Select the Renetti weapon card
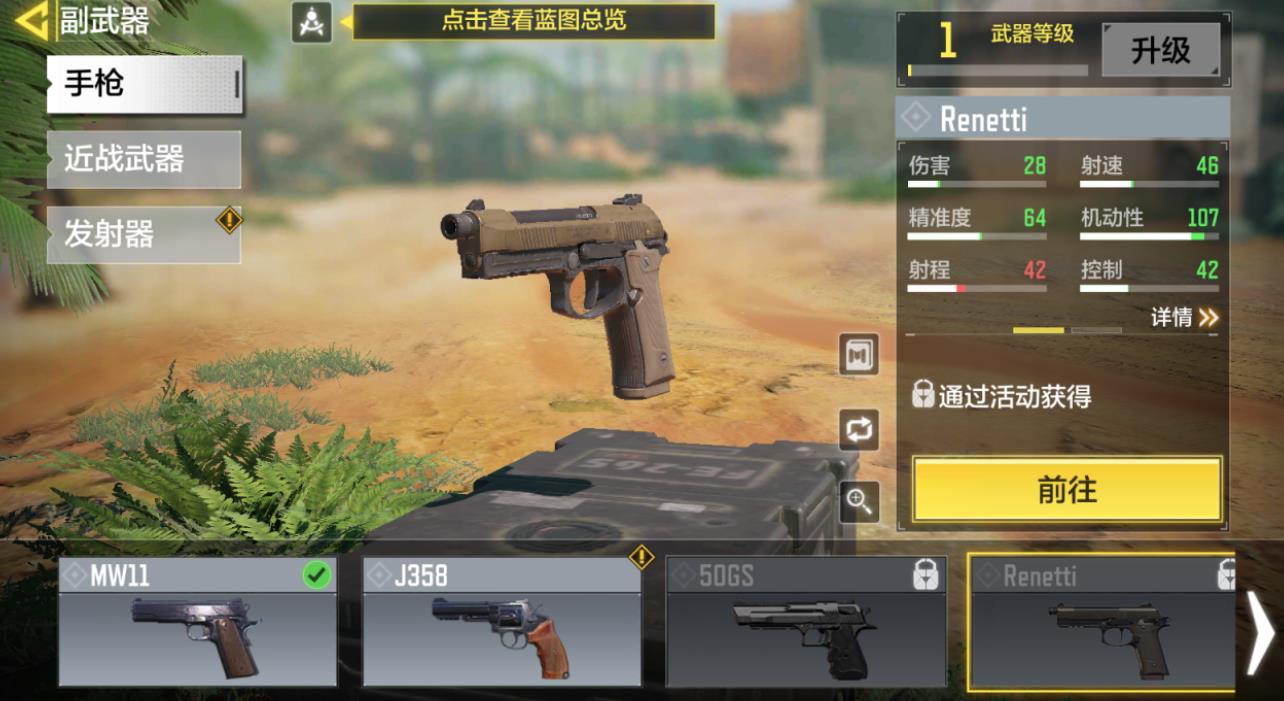Viewport: 1284px width, 701px height. (x=1102, y=622)
